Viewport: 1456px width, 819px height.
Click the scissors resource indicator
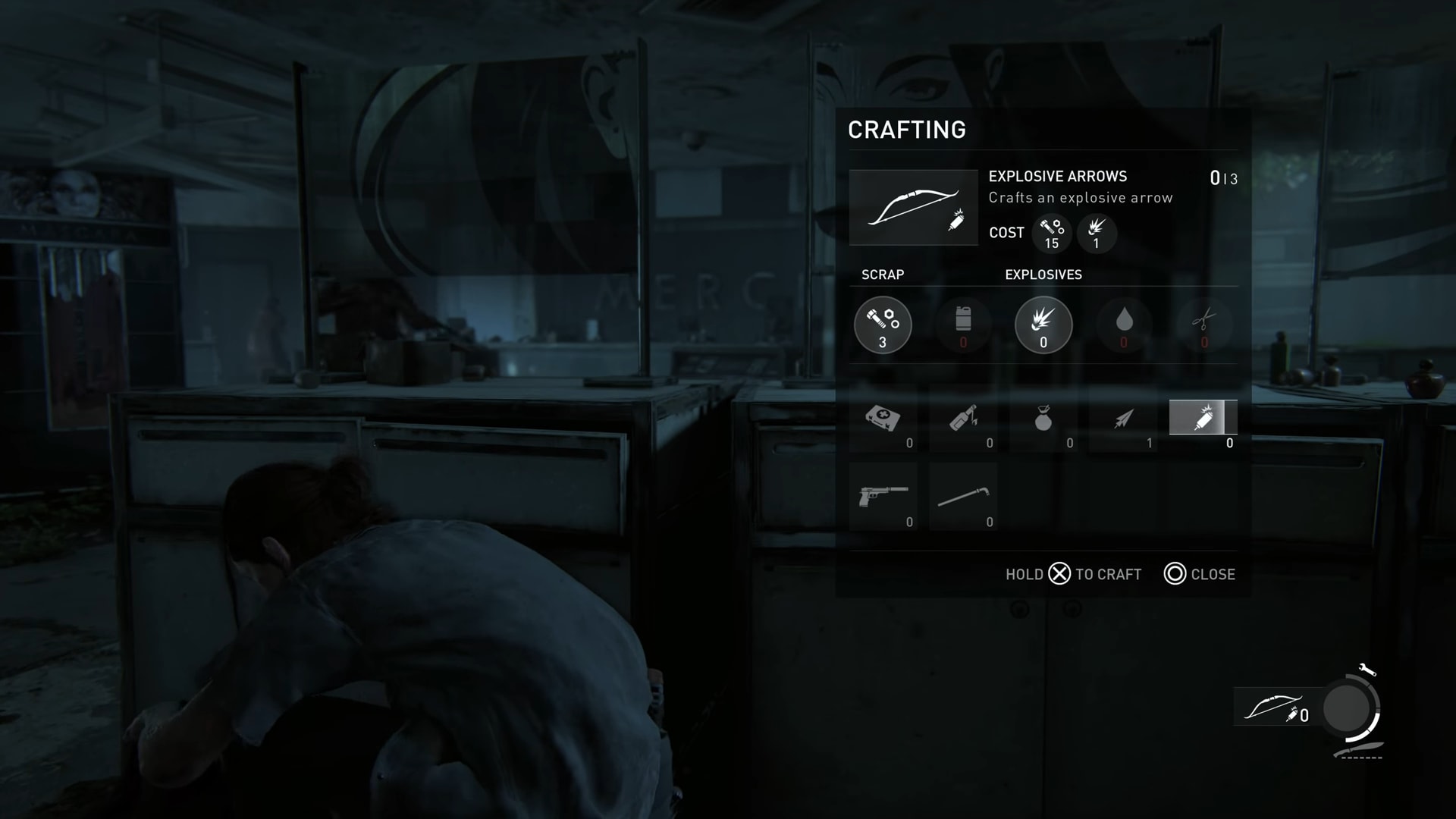(1204, 325)
